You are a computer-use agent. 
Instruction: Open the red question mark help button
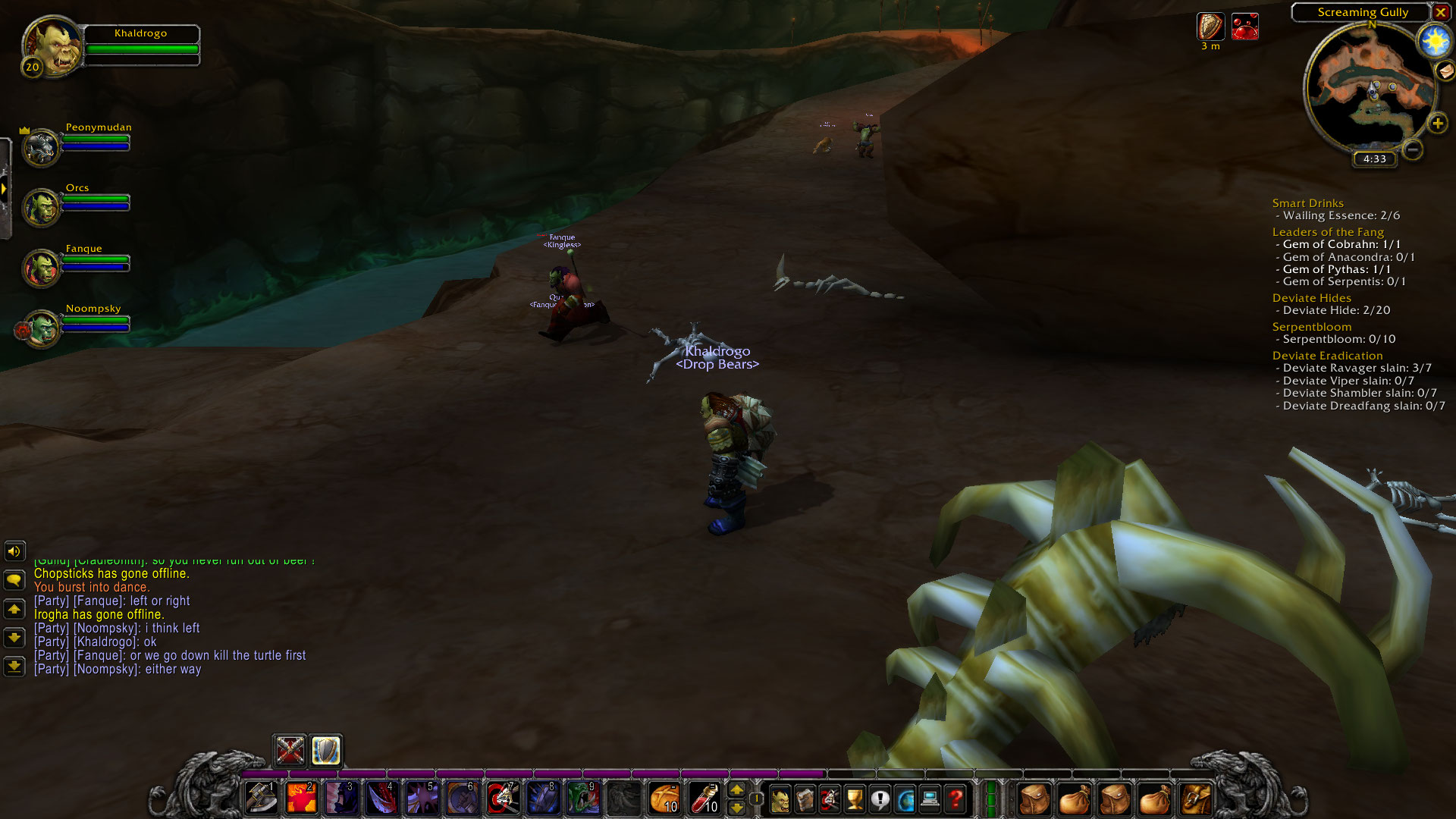(955, 799)
